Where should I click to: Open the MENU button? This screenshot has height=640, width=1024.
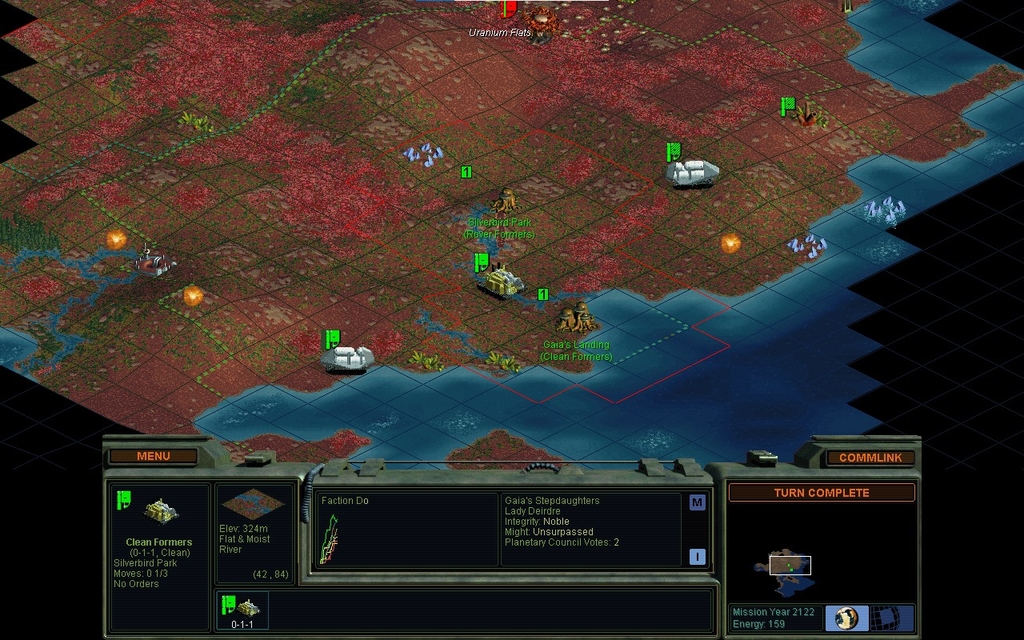[x=153, y=456]
